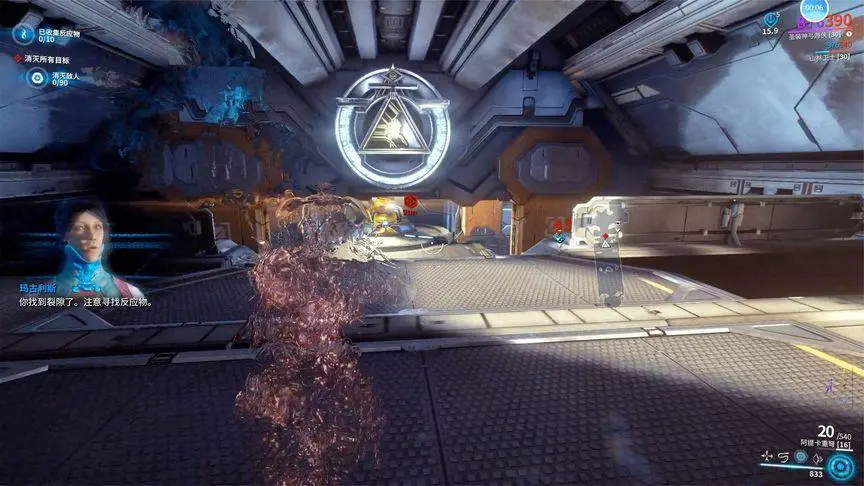Viewport: 864px width, 486px height.
Task: Click the red enemy target marker
Action: [x=410, y=201]
